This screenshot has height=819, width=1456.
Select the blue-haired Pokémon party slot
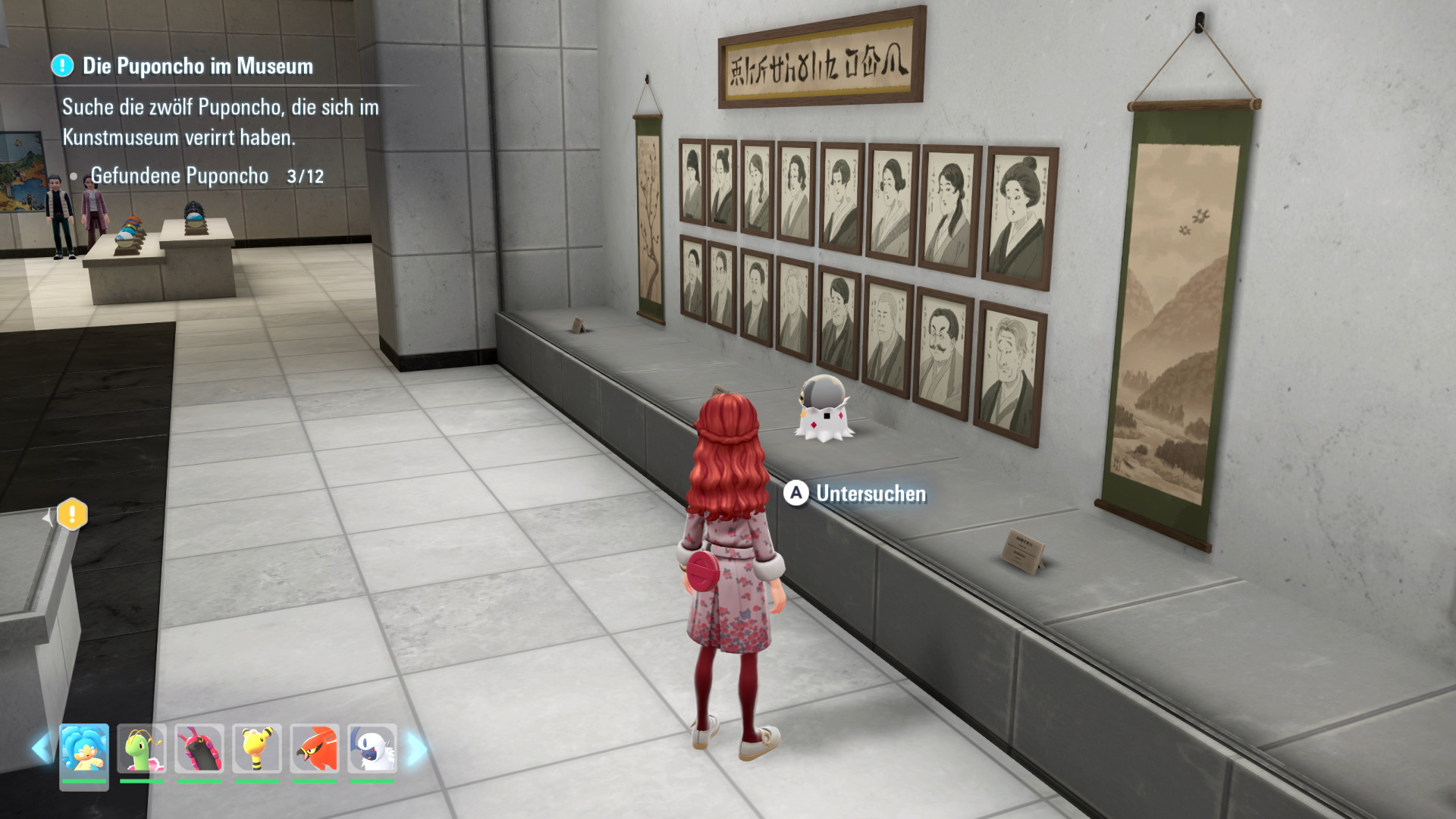(x=84, y=750)
